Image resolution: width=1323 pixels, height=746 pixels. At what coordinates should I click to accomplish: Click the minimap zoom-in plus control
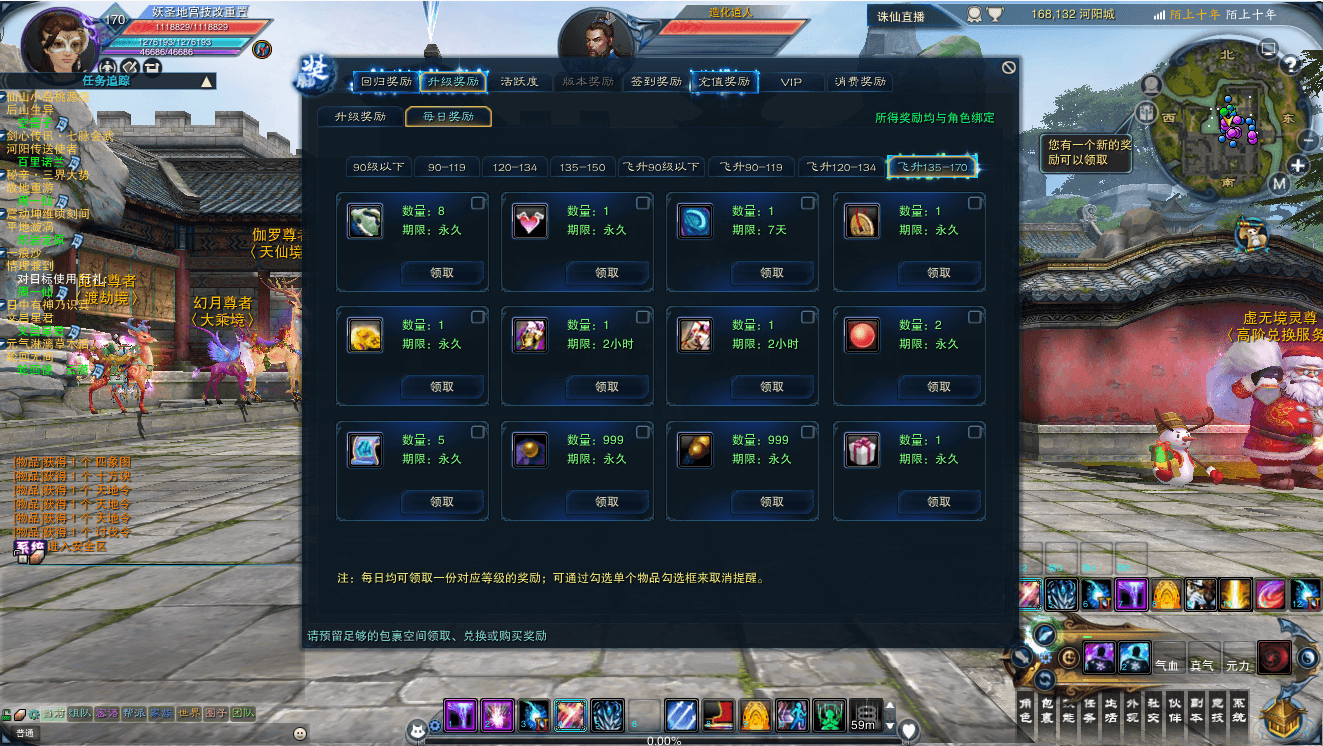click(x=1299, y=165)
